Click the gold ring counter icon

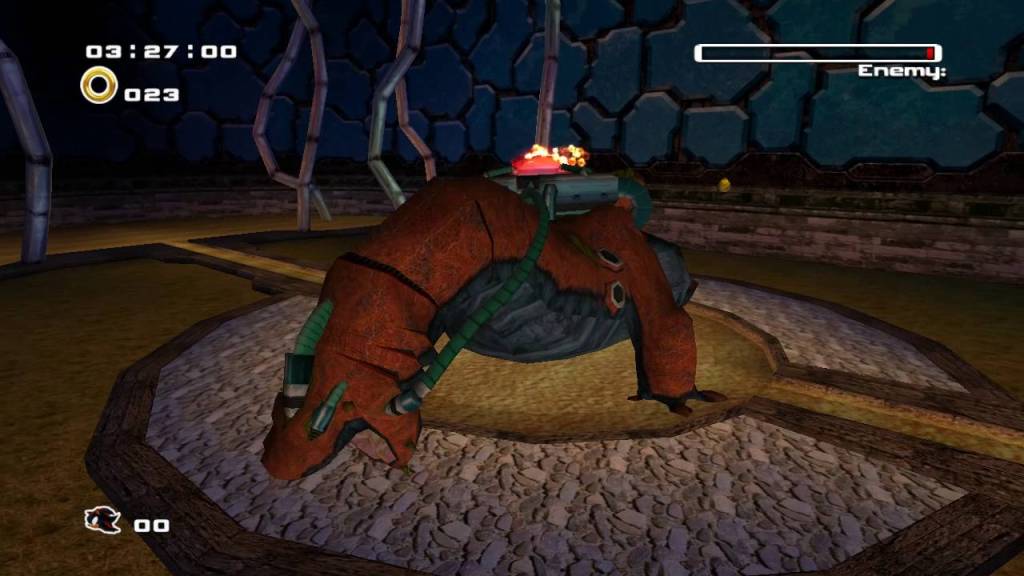(99, 86)
